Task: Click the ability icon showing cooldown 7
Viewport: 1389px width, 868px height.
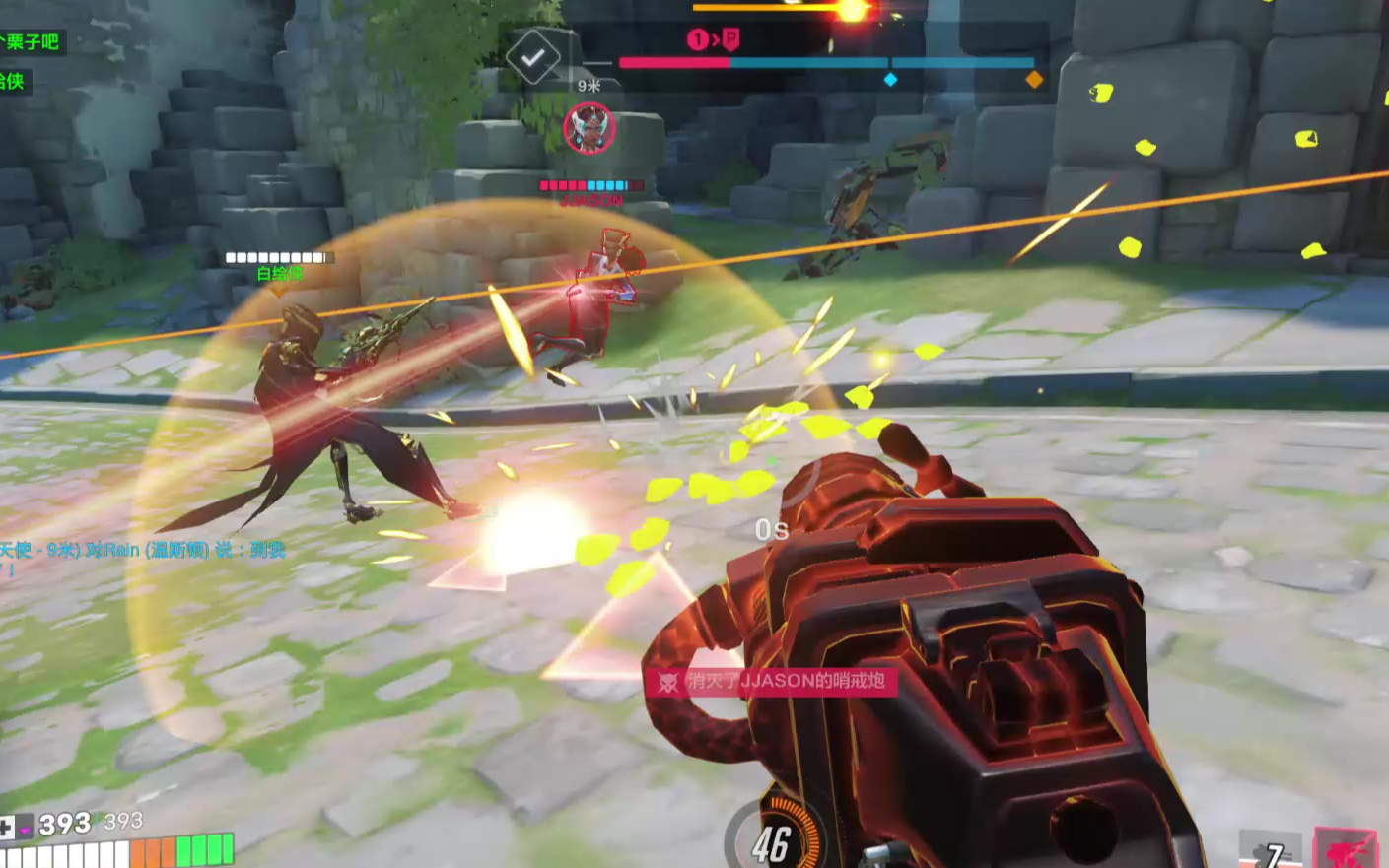Action: [1270, 851]
